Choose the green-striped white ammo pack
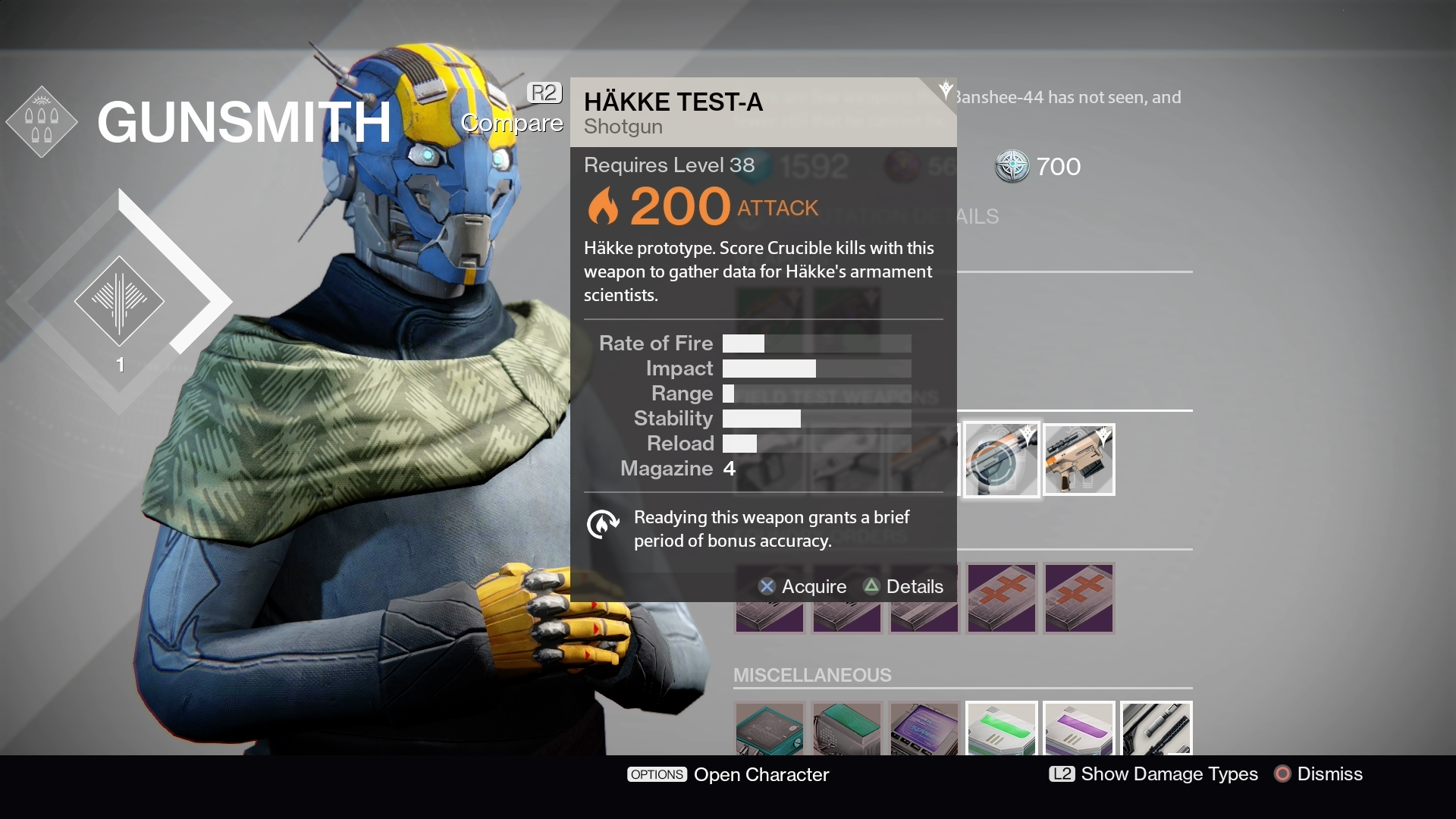 click(x=1001, y=729)
